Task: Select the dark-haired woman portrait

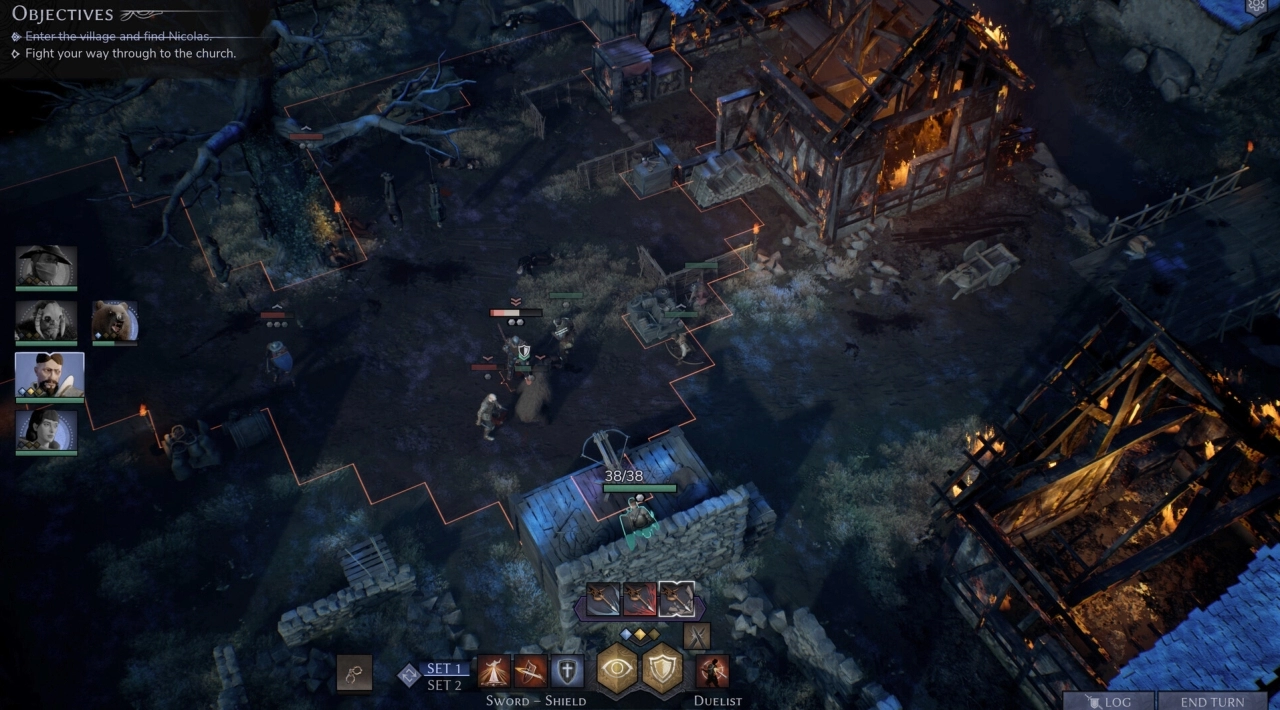Action: tap(46, 430)
